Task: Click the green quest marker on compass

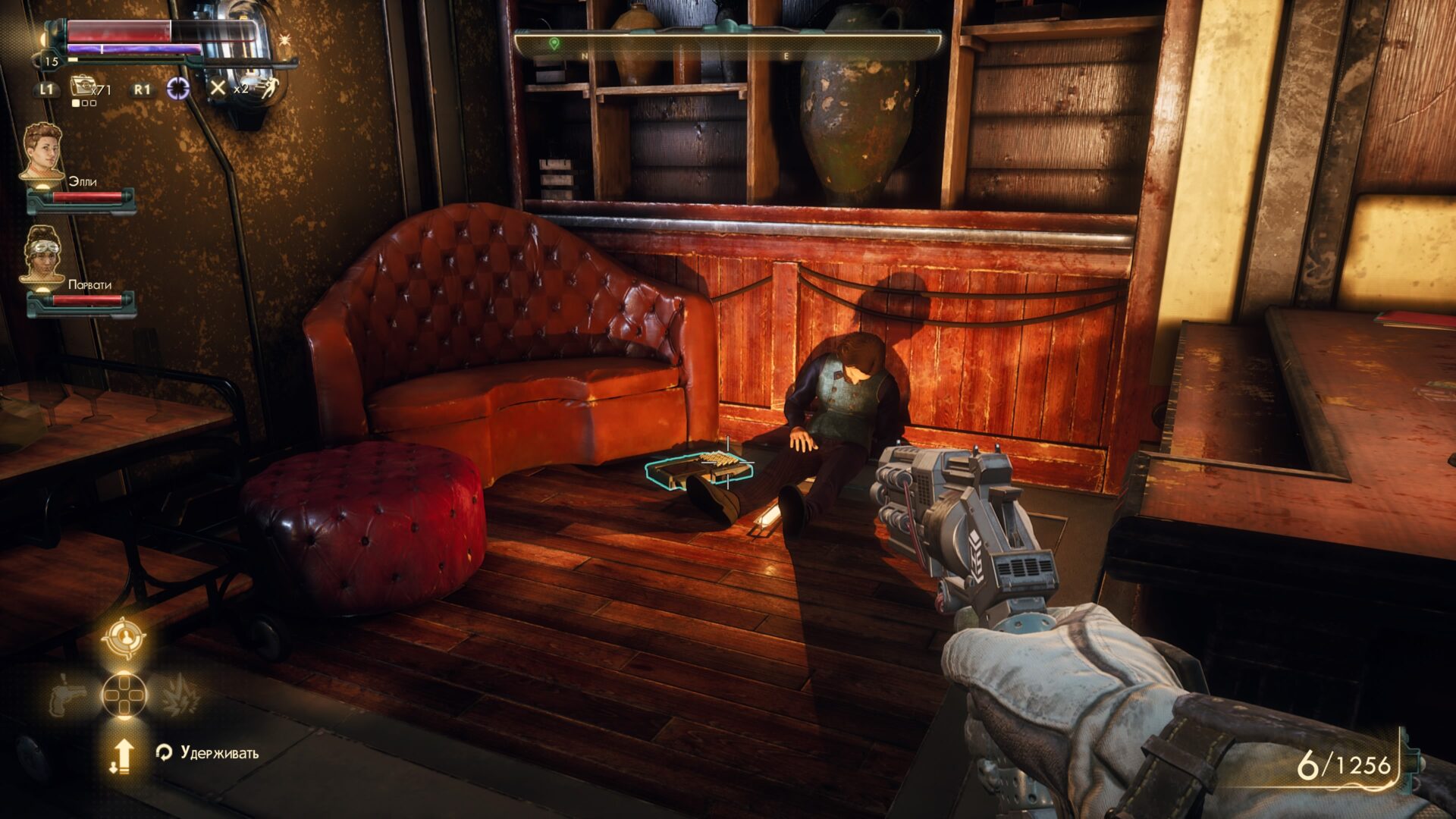Action: pyautogui.click(x=554, y=45)
